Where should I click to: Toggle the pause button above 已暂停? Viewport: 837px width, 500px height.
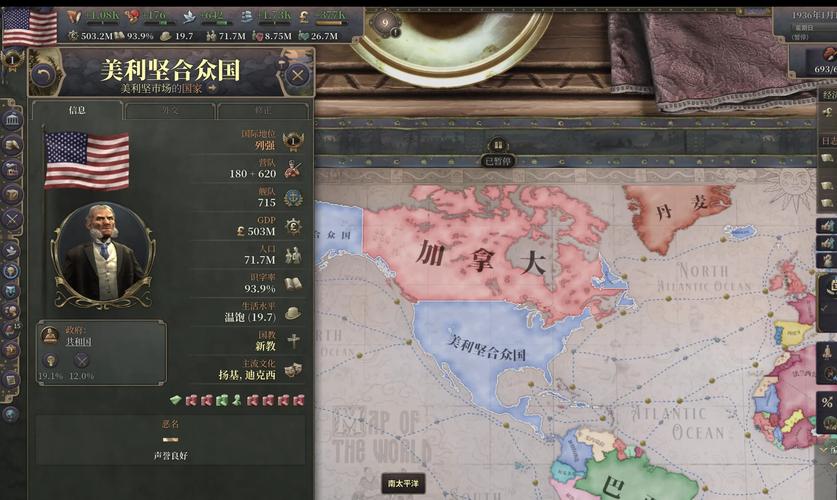point(497,146)
